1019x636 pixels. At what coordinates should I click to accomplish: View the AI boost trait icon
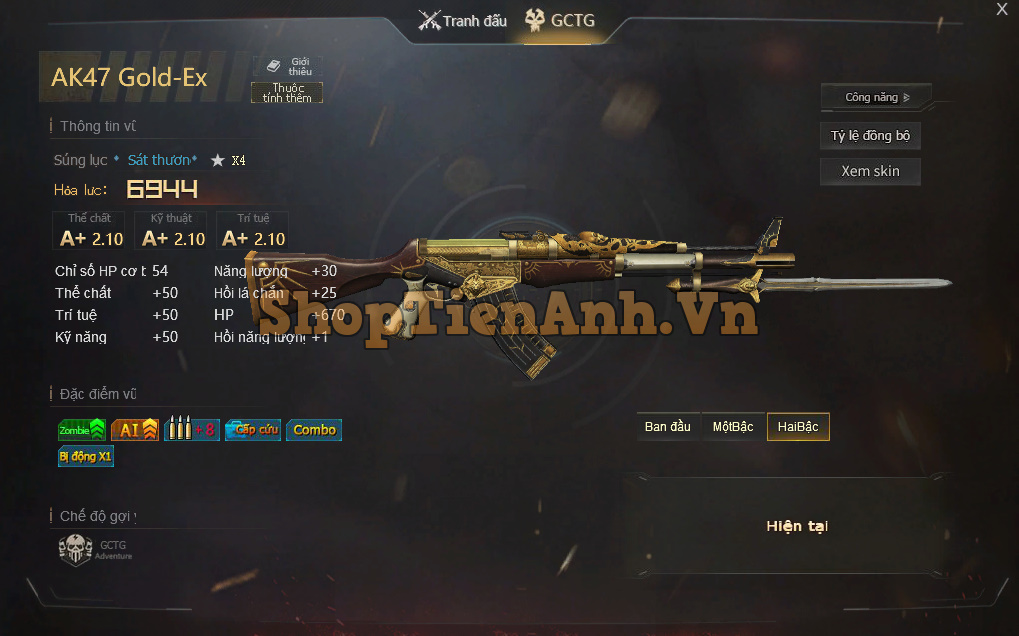click(135, 430)
